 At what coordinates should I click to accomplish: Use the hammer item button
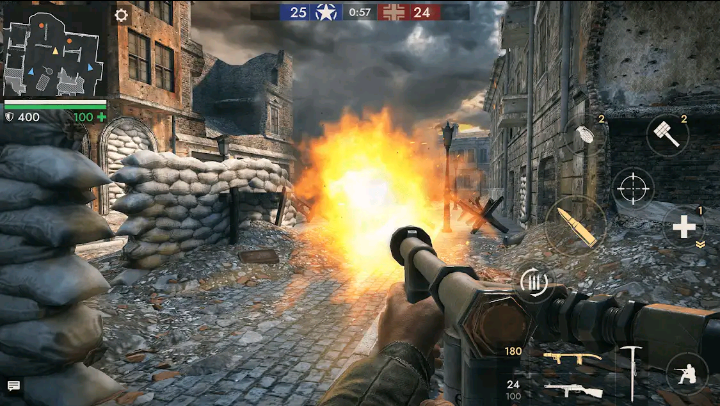(667, 136)
